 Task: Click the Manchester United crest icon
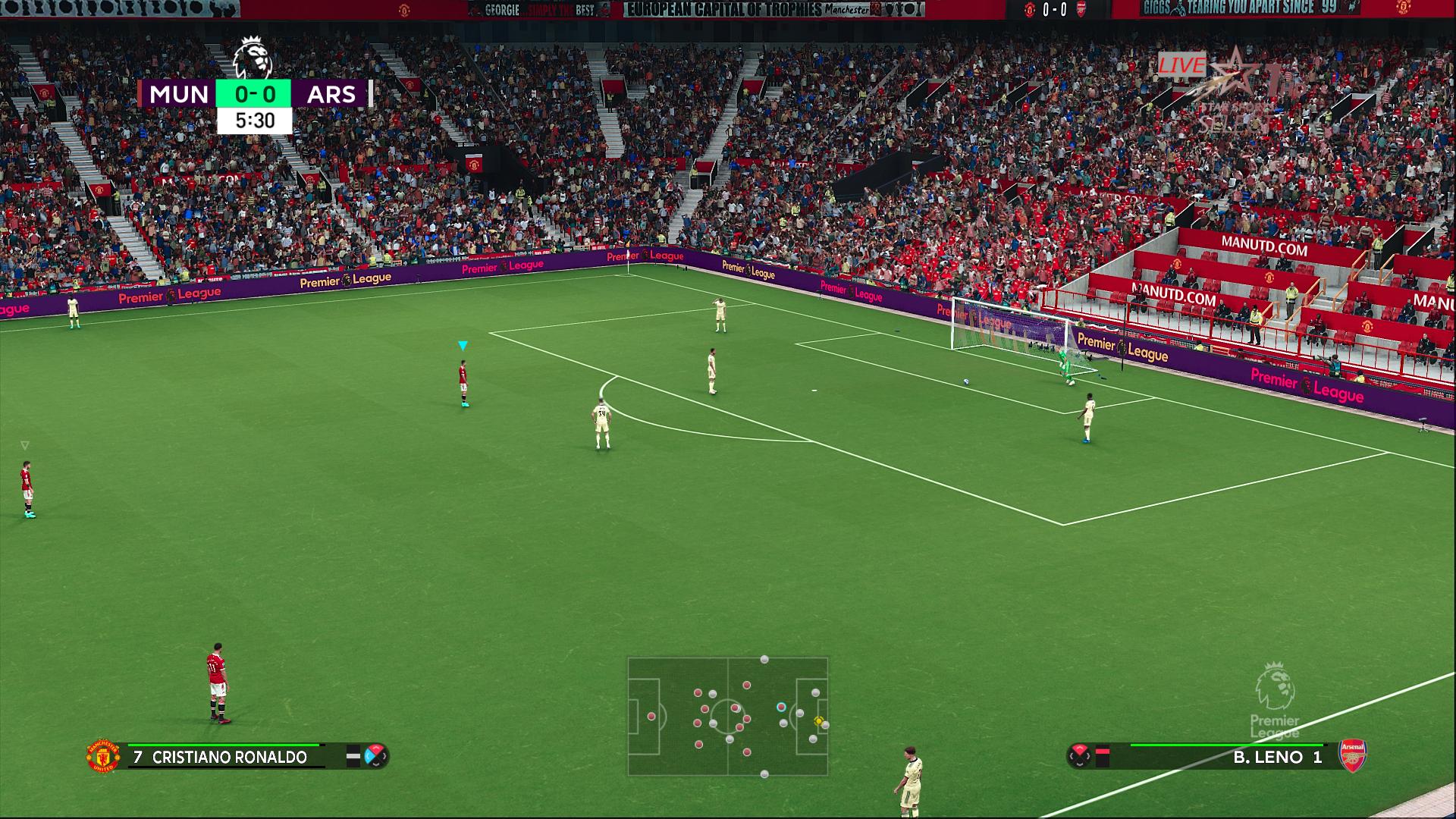[102, 756]
